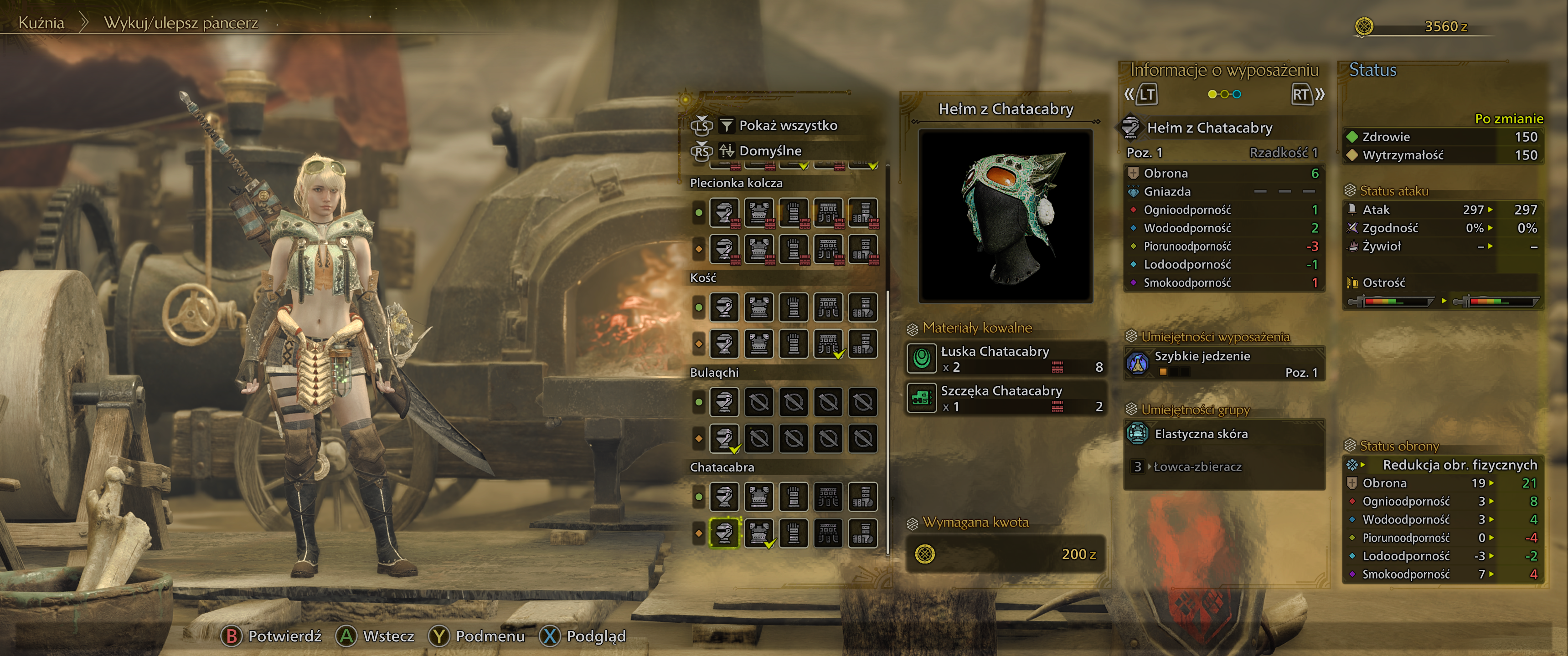Screen dimensions: 1568x656
Task: Click the Hełm z Chatacabry preview image
Action: [x=1005, y=215]
